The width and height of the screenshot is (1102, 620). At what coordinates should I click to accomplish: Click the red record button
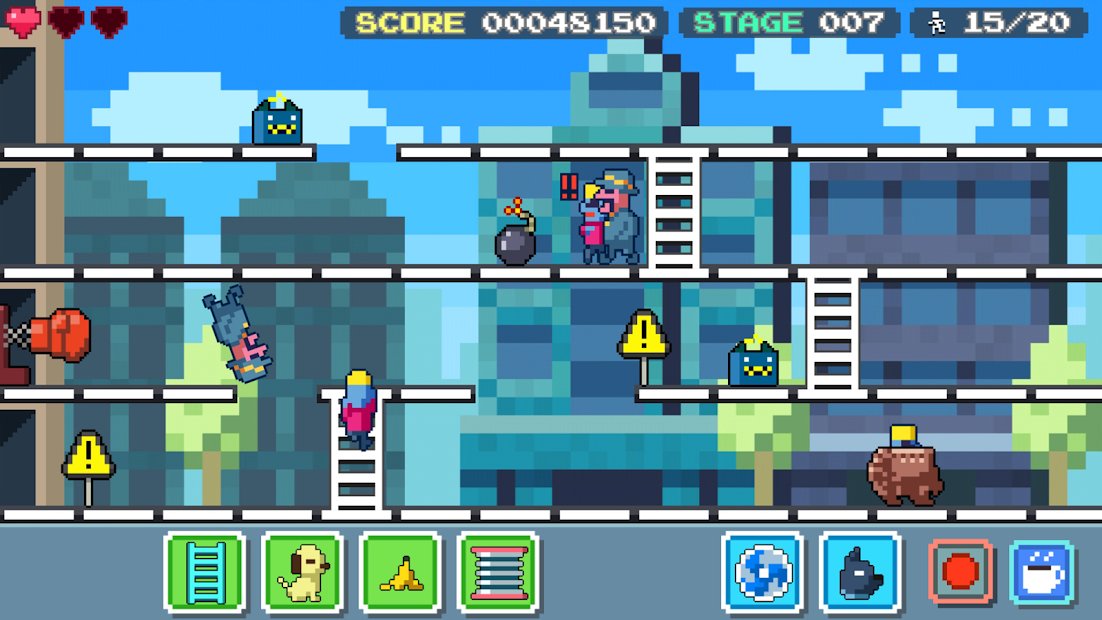coord(960,572)
